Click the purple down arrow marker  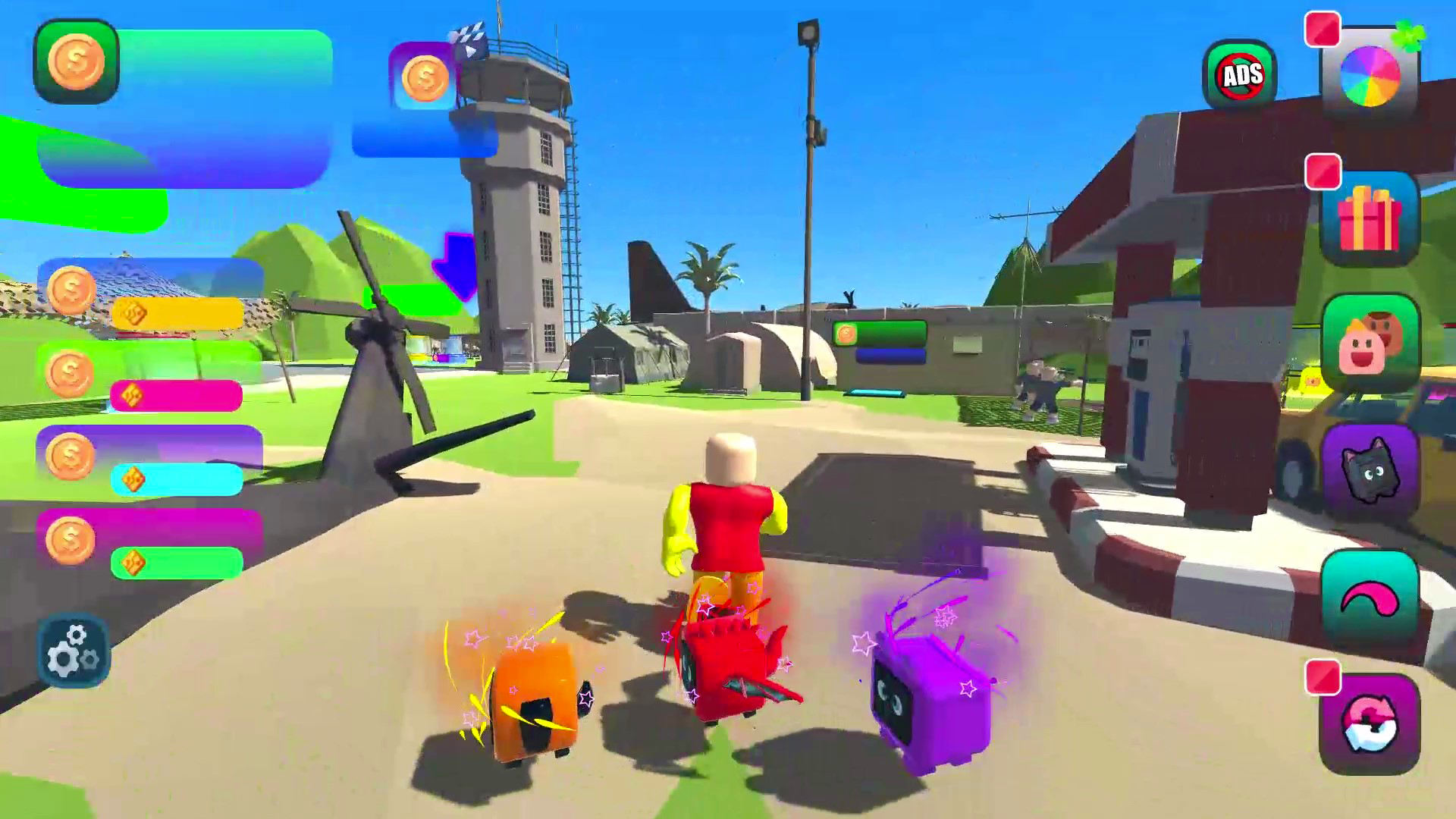(x=454, y=265)
